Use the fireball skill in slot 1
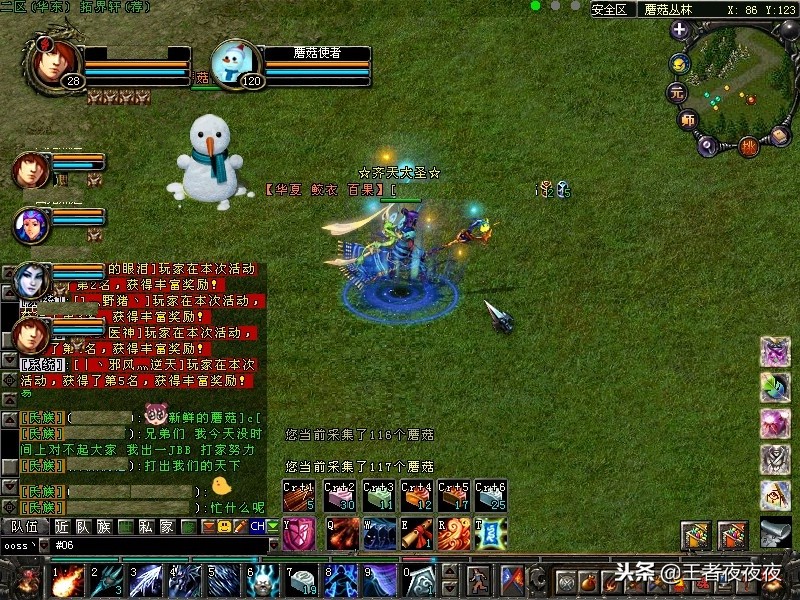 [68, 580]
